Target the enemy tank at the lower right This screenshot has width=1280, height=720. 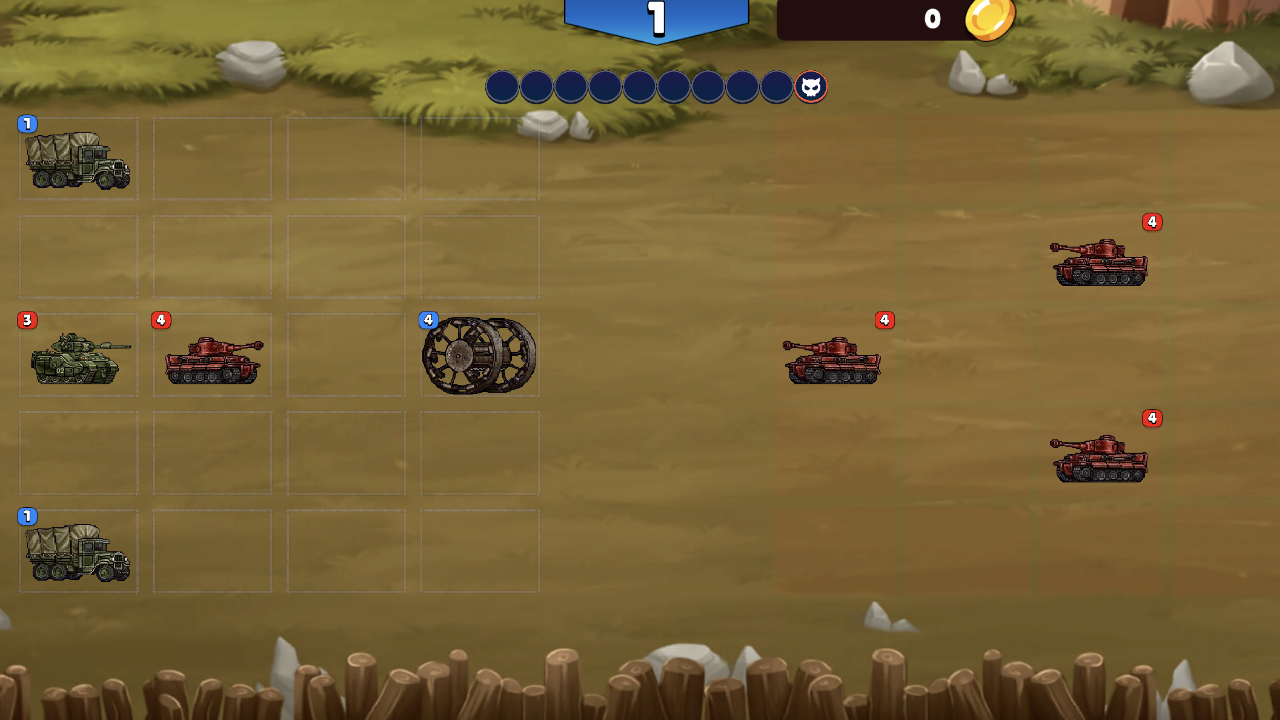1100,458
